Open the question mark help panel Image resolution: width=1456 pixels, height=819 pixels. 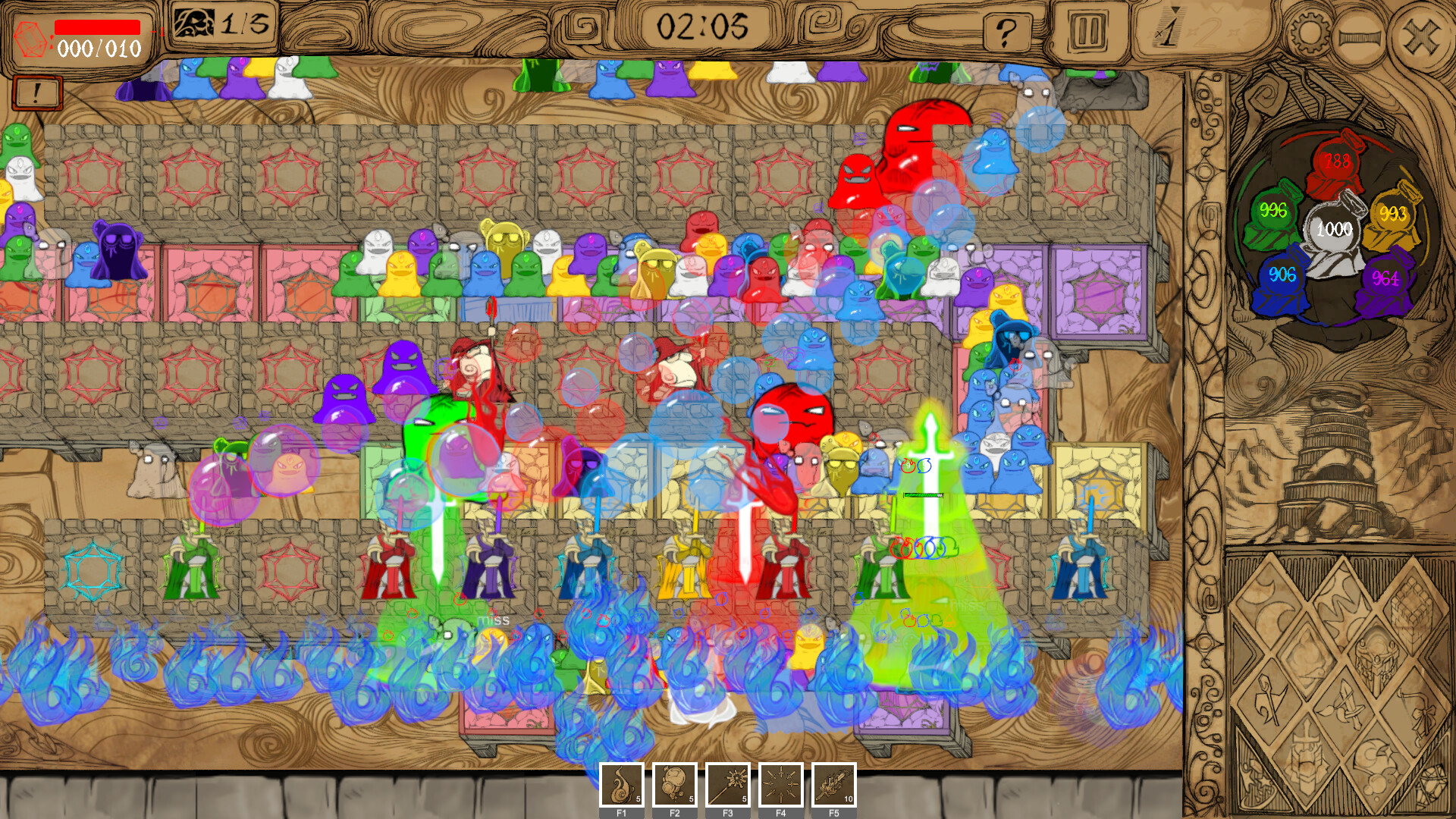click(1006, 31)
